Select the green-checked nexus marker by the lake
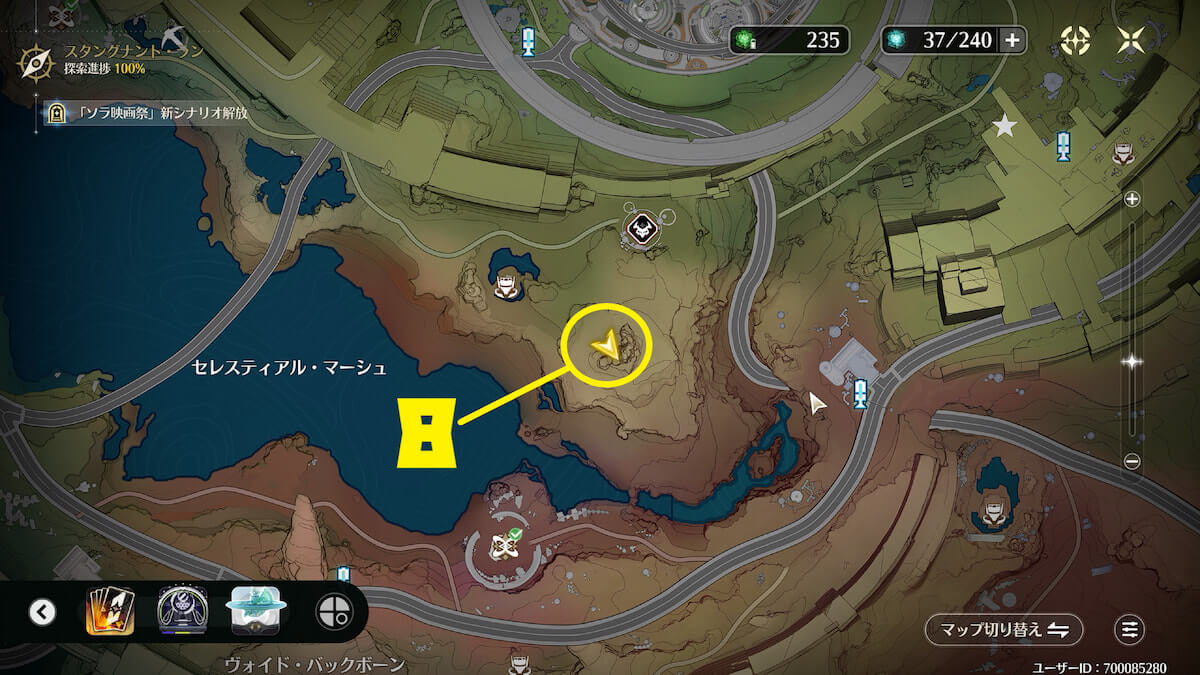1200x675 pixels. 503,546
